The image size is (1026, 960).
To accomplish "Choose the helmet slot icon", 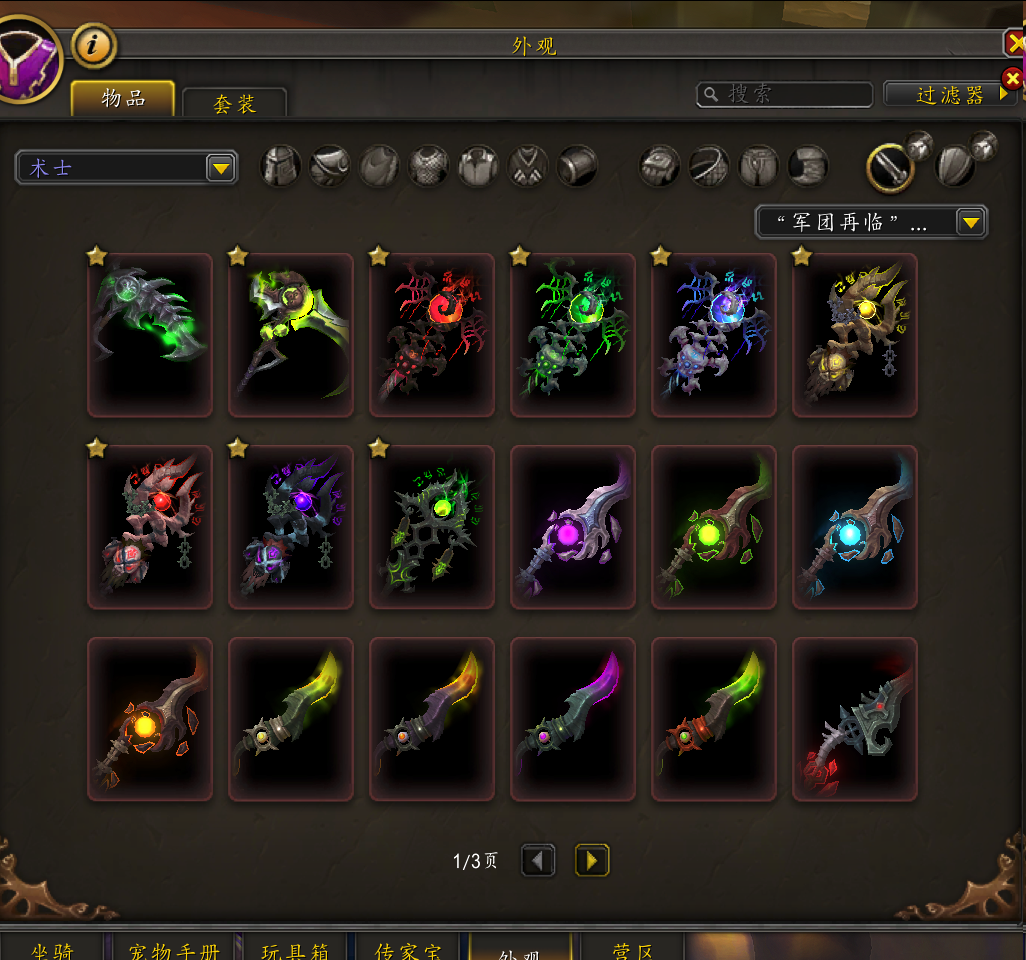I will pos(281,166).
